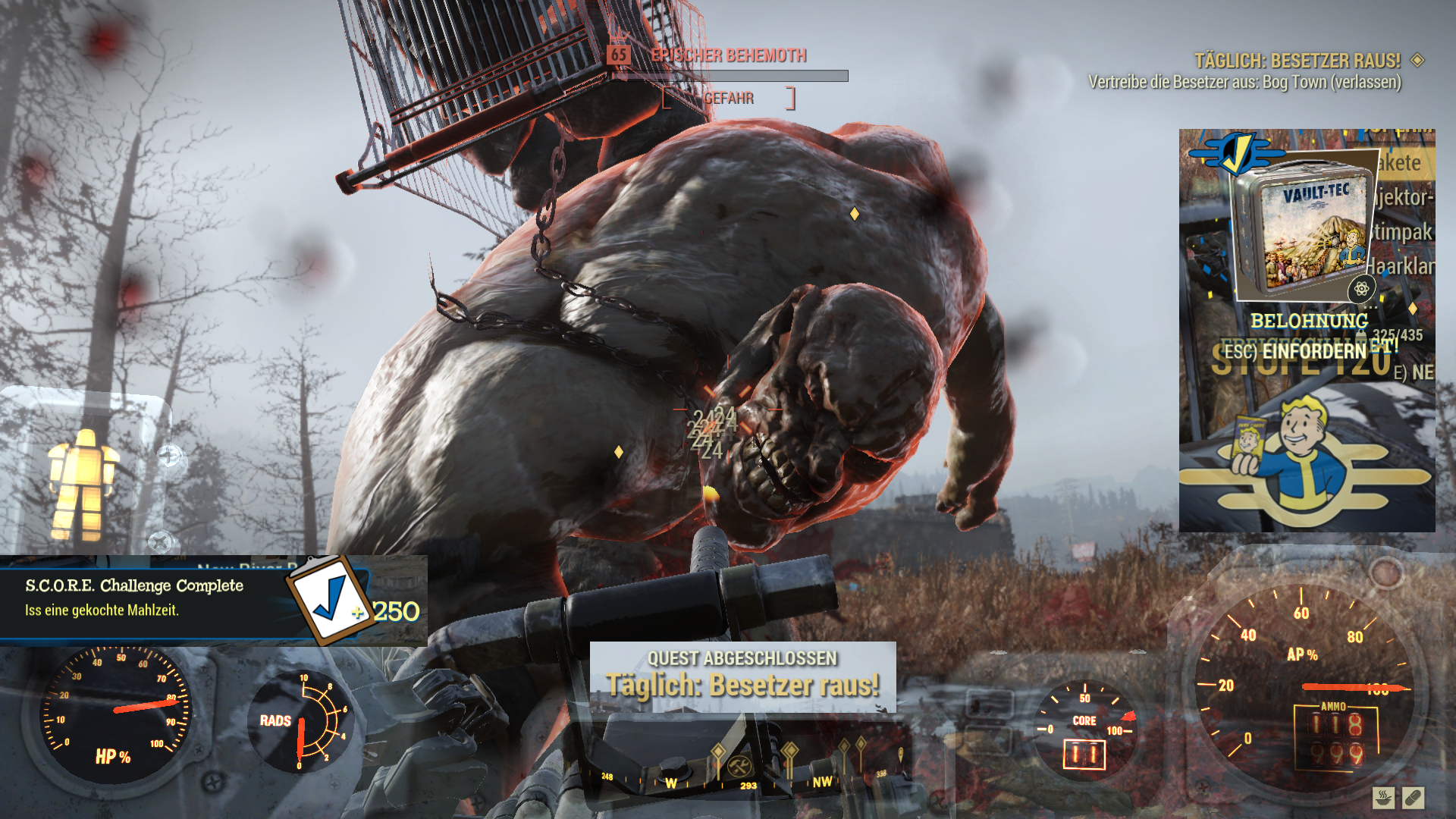Screen dimensions: 1456x819
Task: Click the crossed hammers marker on the compass
Action: 735,766
